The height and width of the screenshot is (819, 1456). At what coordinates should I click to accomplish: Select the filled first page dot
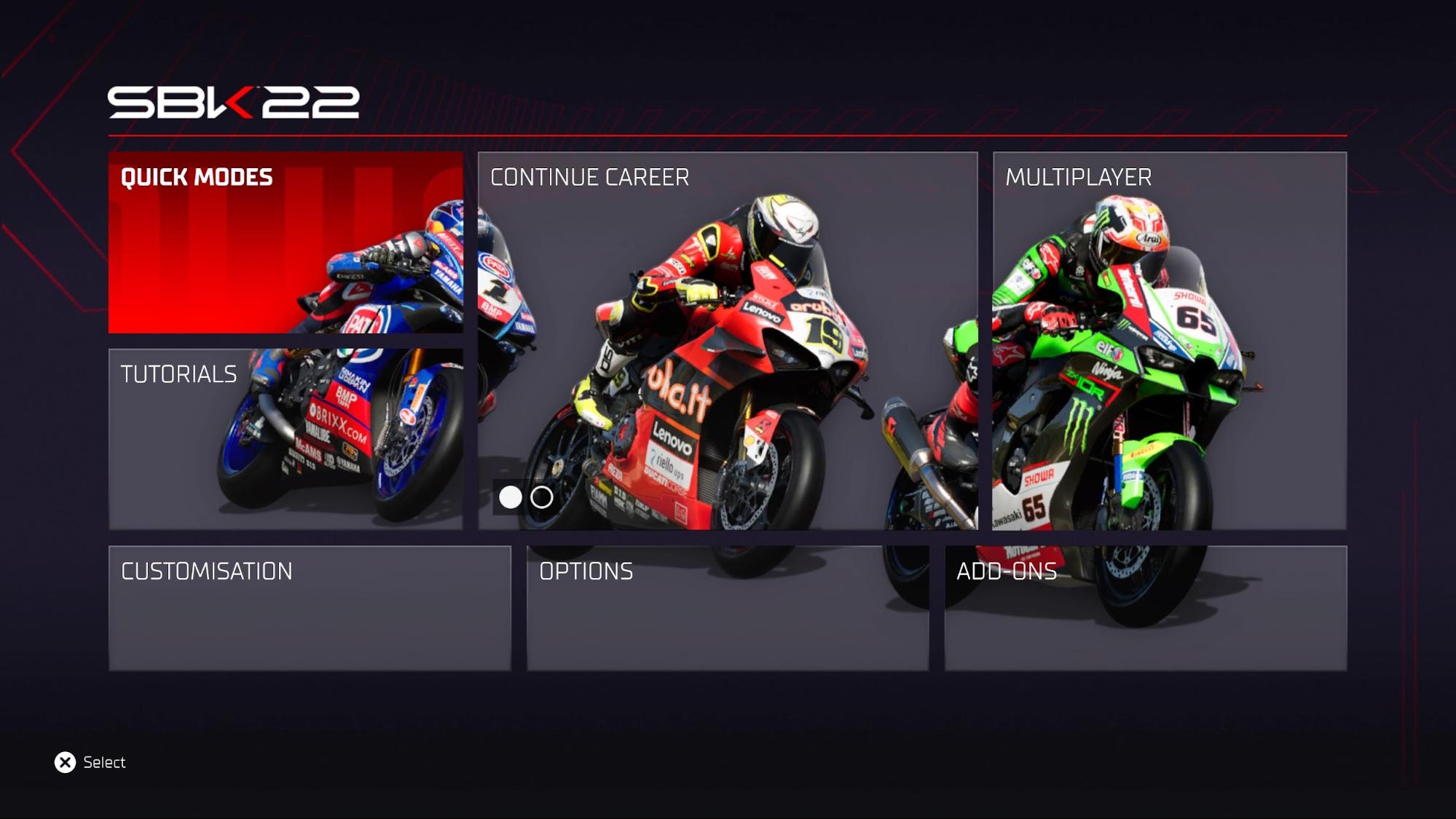tap(510, 497)
